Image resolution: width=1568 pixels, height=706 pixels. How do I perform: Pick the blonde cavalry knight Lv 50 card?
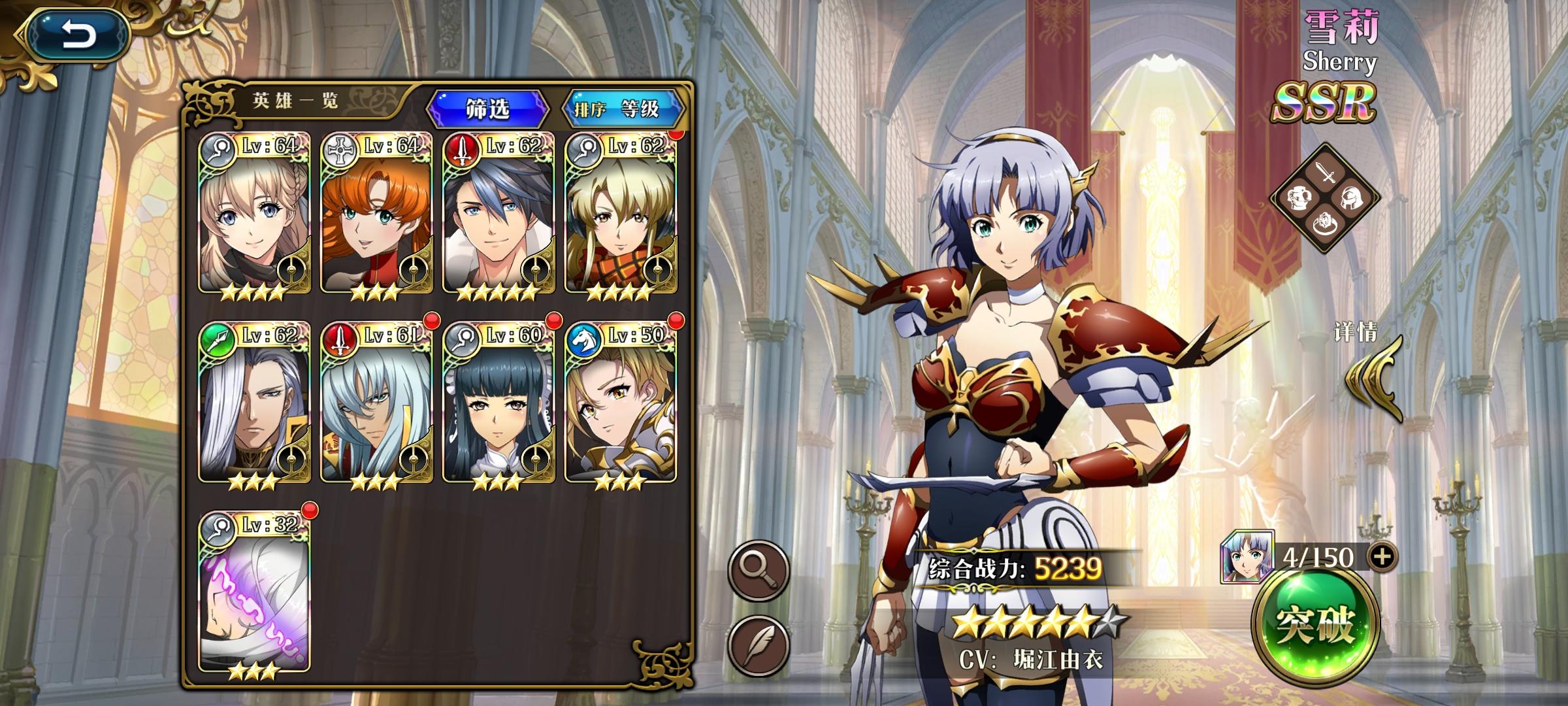coord(621,404)
